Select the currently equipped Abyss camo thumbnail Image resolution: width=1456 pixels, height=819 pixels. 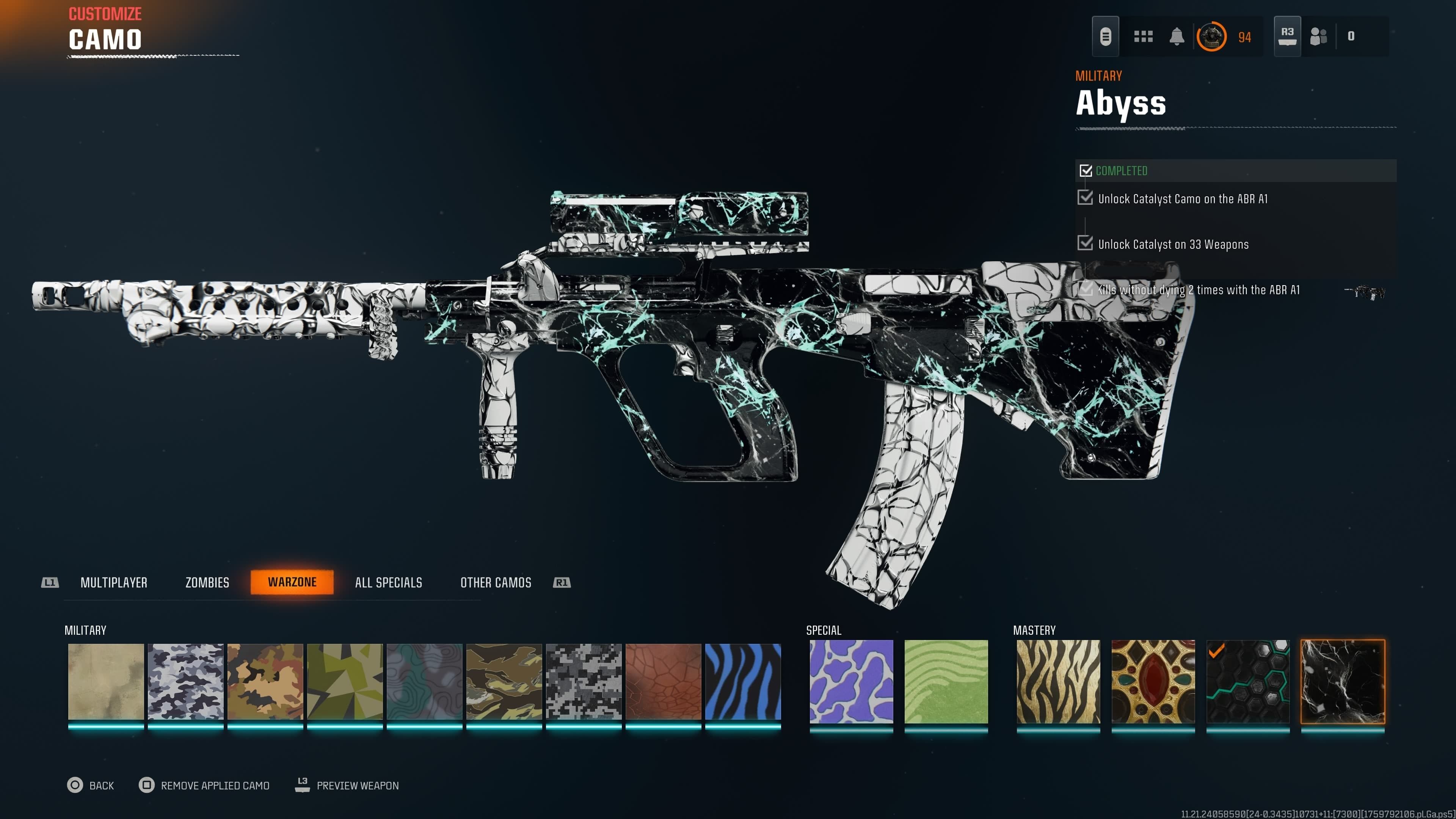1343,682
